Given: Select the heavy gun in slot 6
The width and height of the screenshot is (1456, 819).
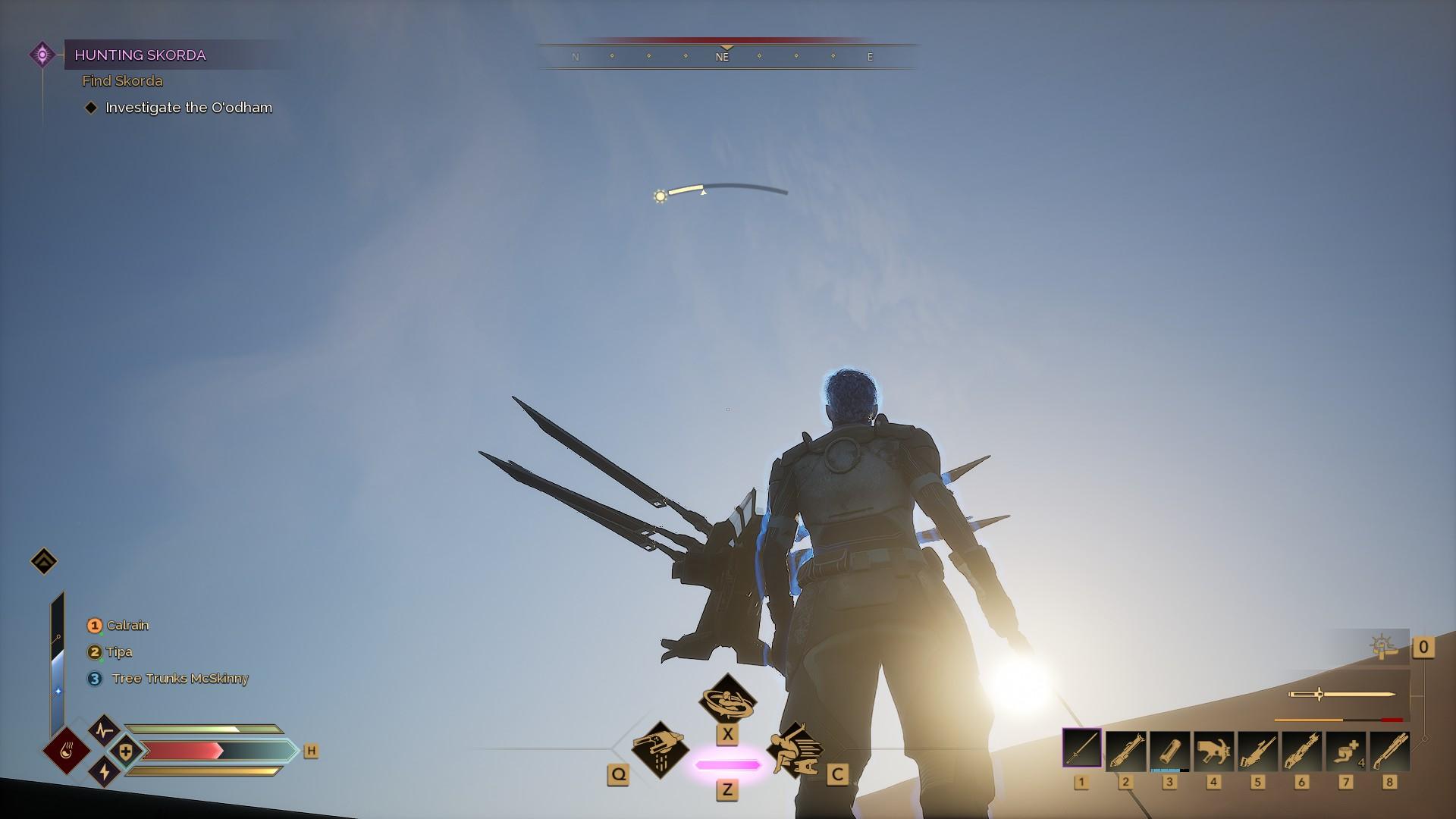Looking at the screenshot, I should pyautogui.click(x=1301, y=750).
